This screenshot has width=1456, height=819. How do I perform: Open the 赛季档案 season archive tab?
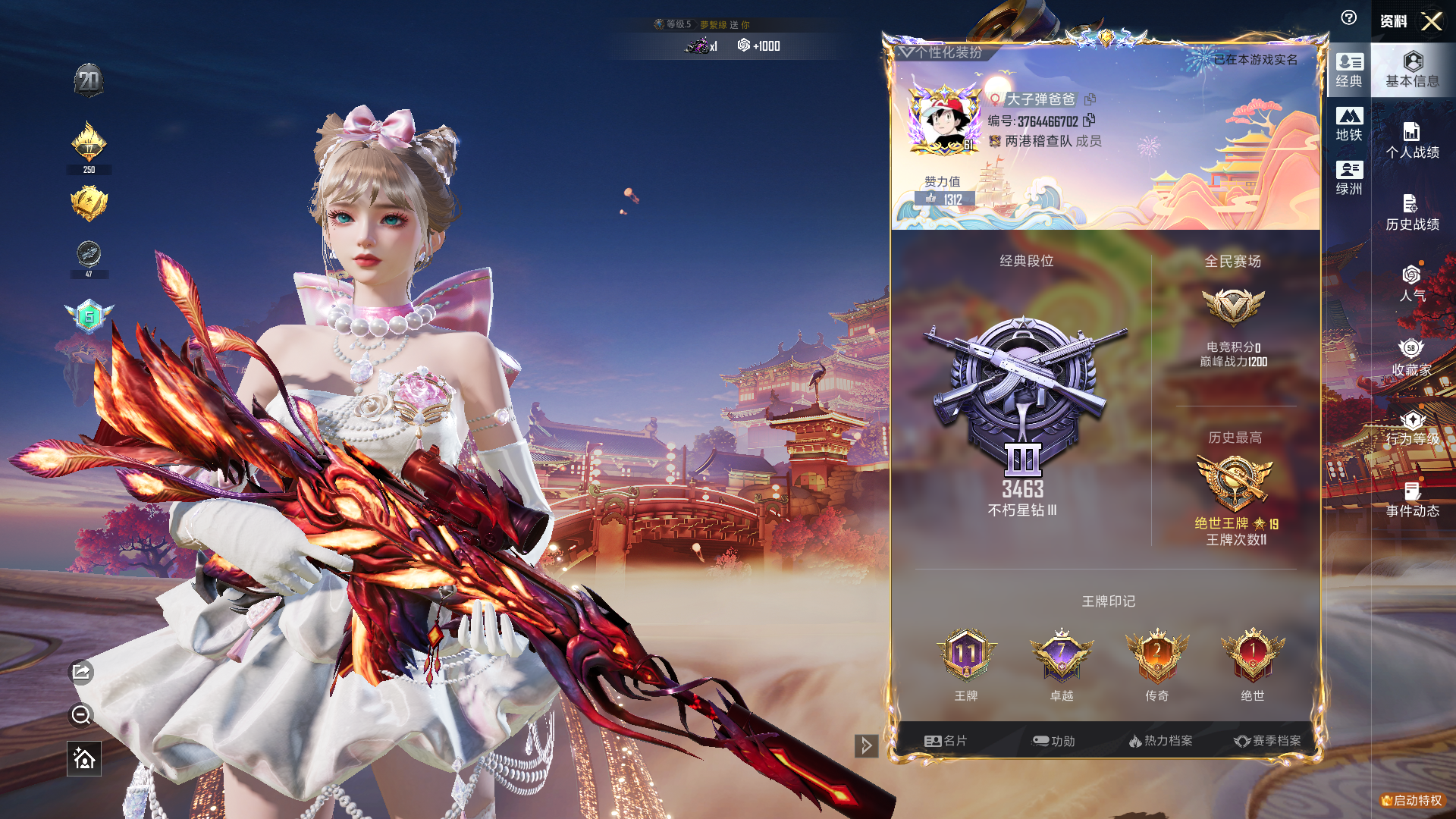pos(1267,741)
